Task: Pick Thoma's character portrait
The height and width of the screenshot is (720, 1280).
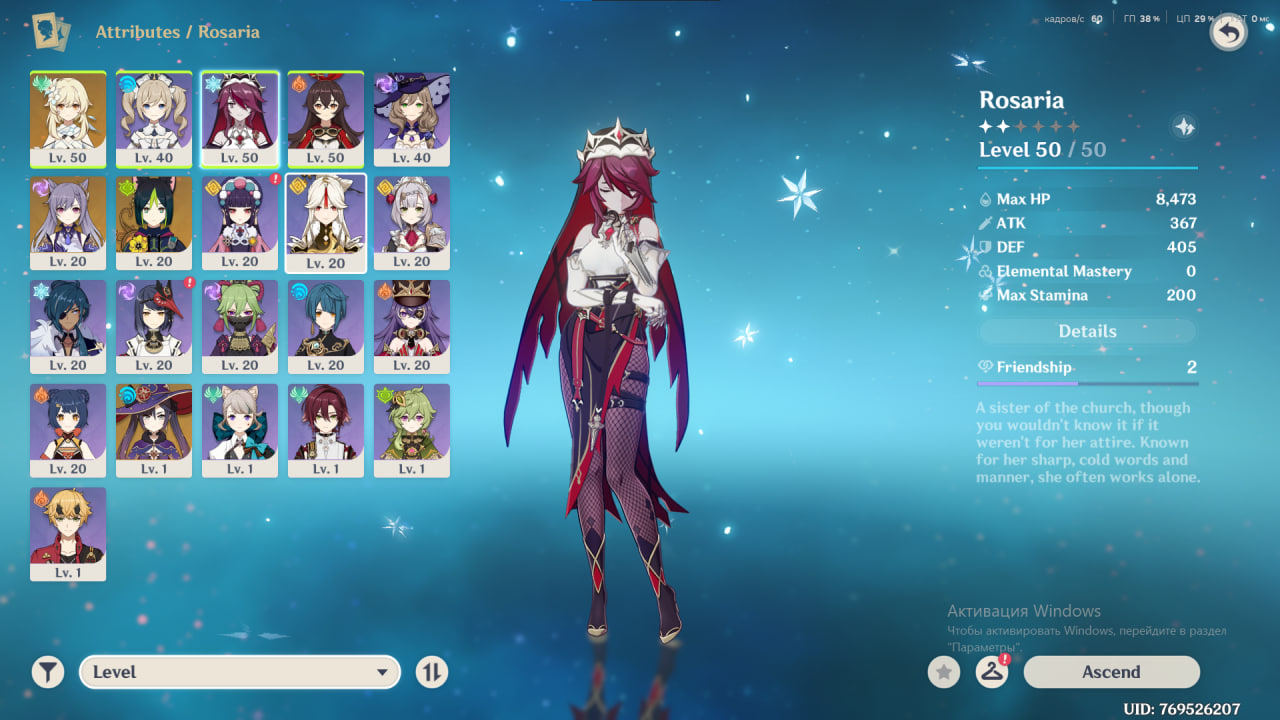Action: pyautogui.click(x=68, y=534)
